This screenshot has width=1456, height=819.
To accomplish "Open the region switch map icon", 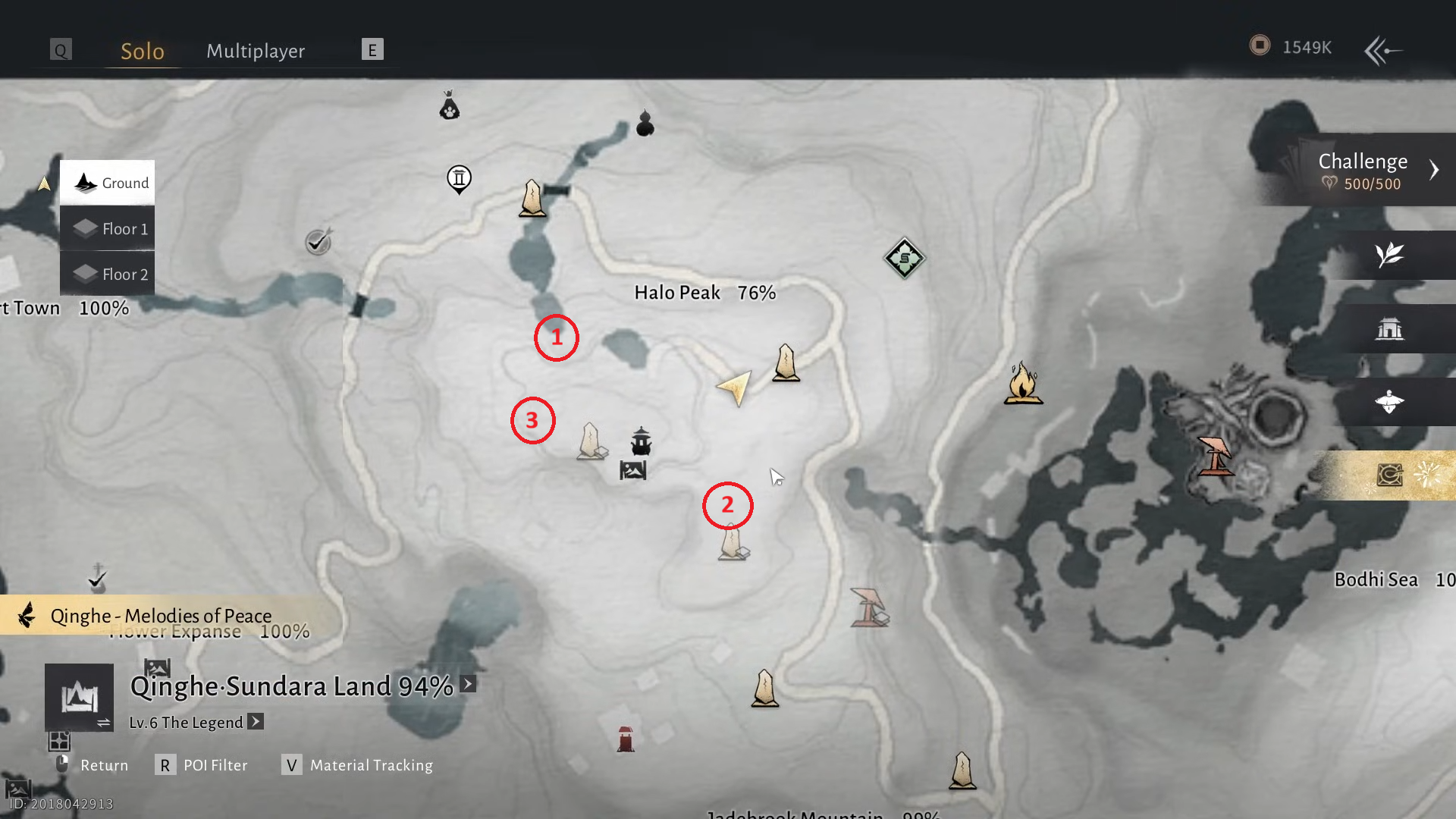I will pyautogui.click(x=79, y=698).
